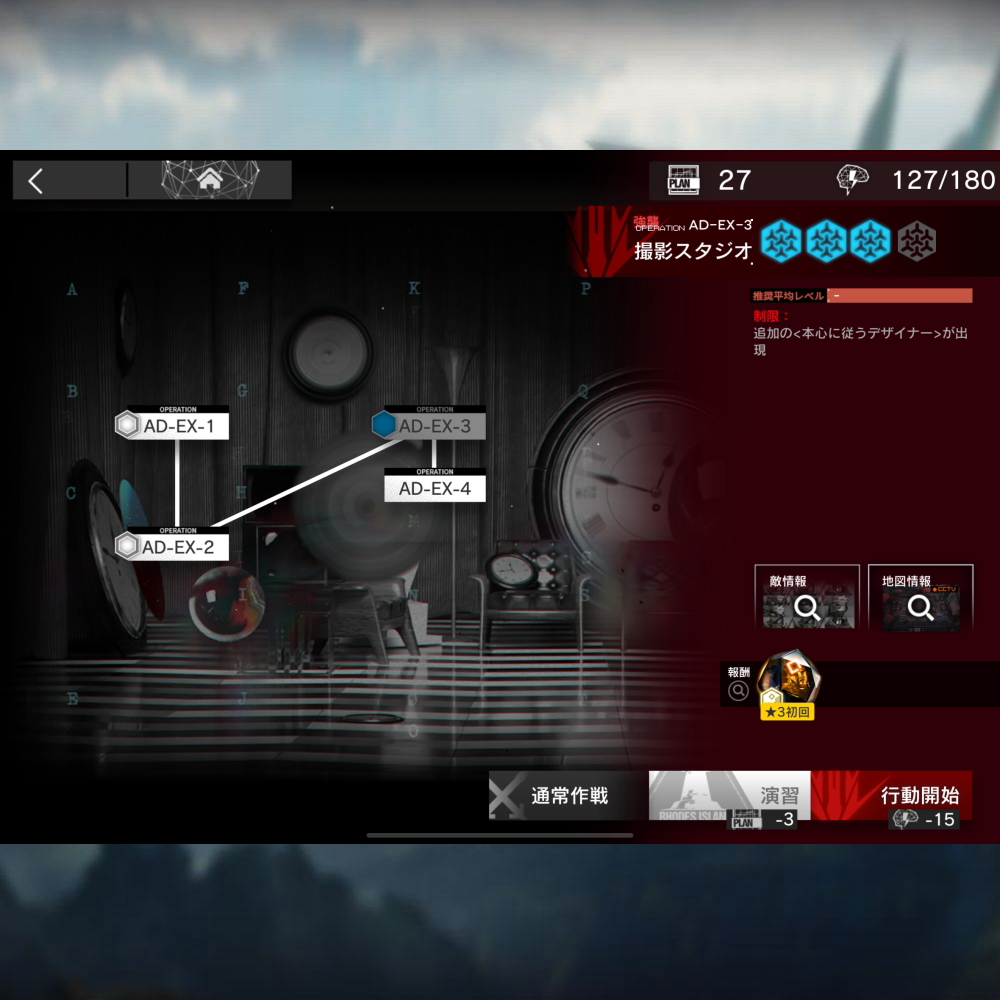Select stage AD-EX-4
The width and height of the screenshot is (1000, 1000).
pyautogui.click(x=434, y=488)
